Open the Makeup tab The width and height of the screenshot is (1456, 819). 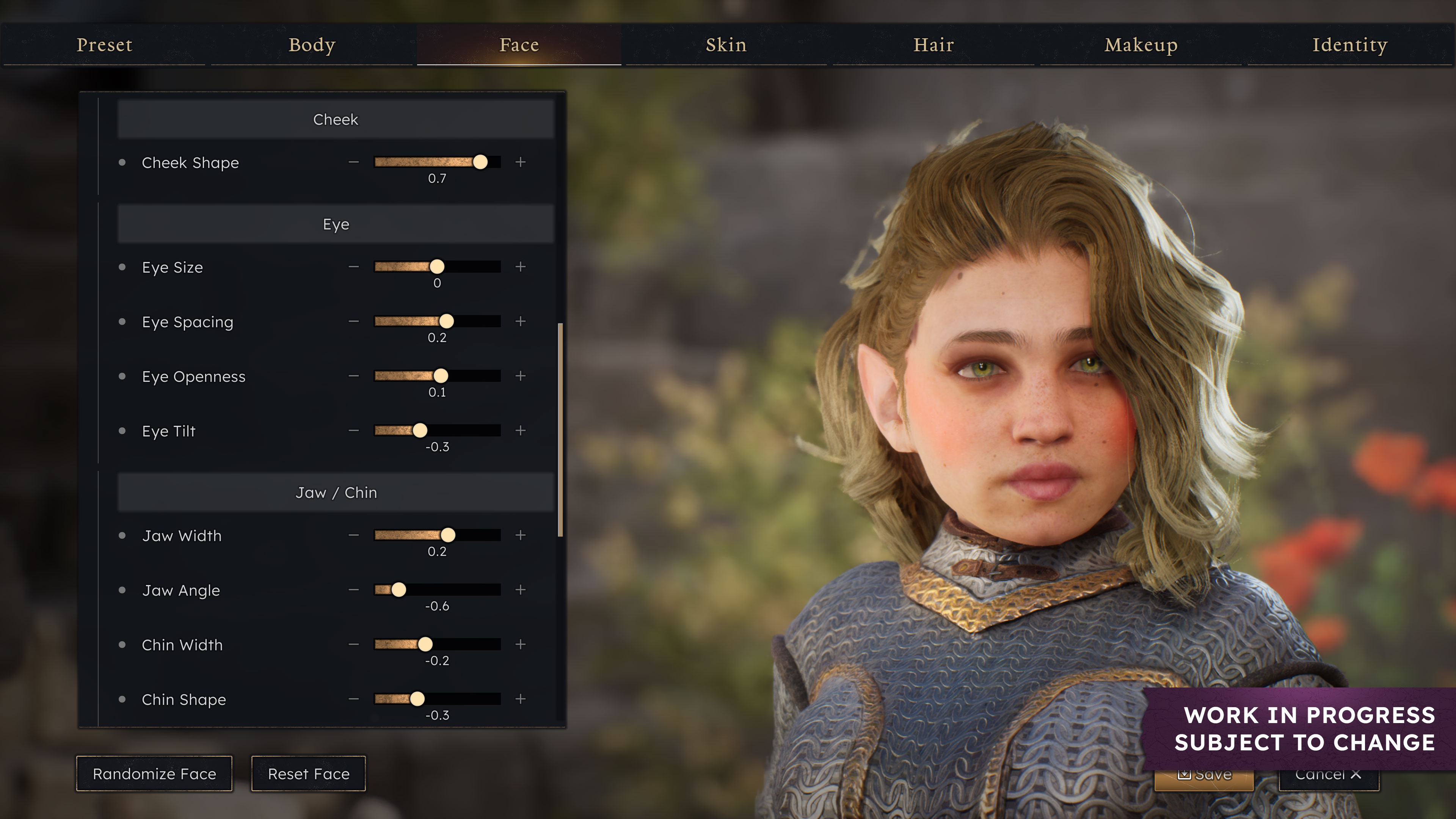1141,45
